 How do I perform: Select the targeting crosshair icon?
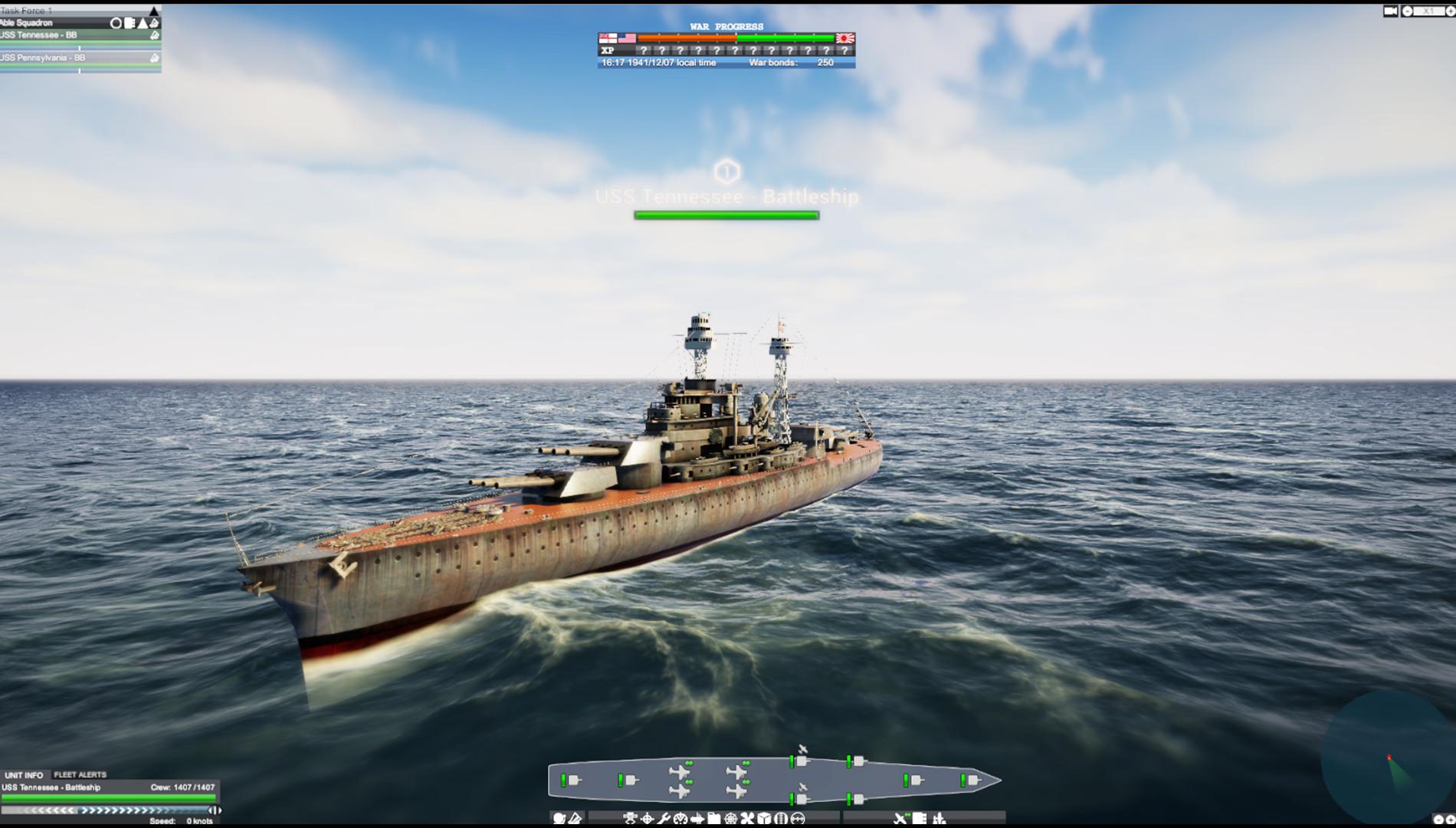[x=648, y=816]
